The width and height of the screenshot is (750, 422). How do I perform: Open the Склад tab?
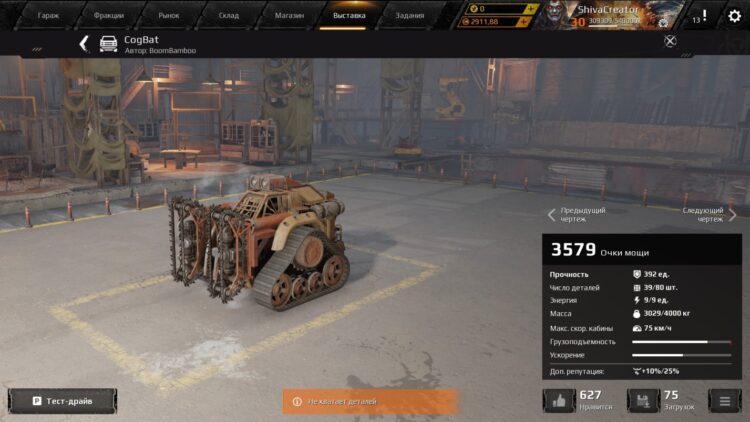click(x=229, y=16)
